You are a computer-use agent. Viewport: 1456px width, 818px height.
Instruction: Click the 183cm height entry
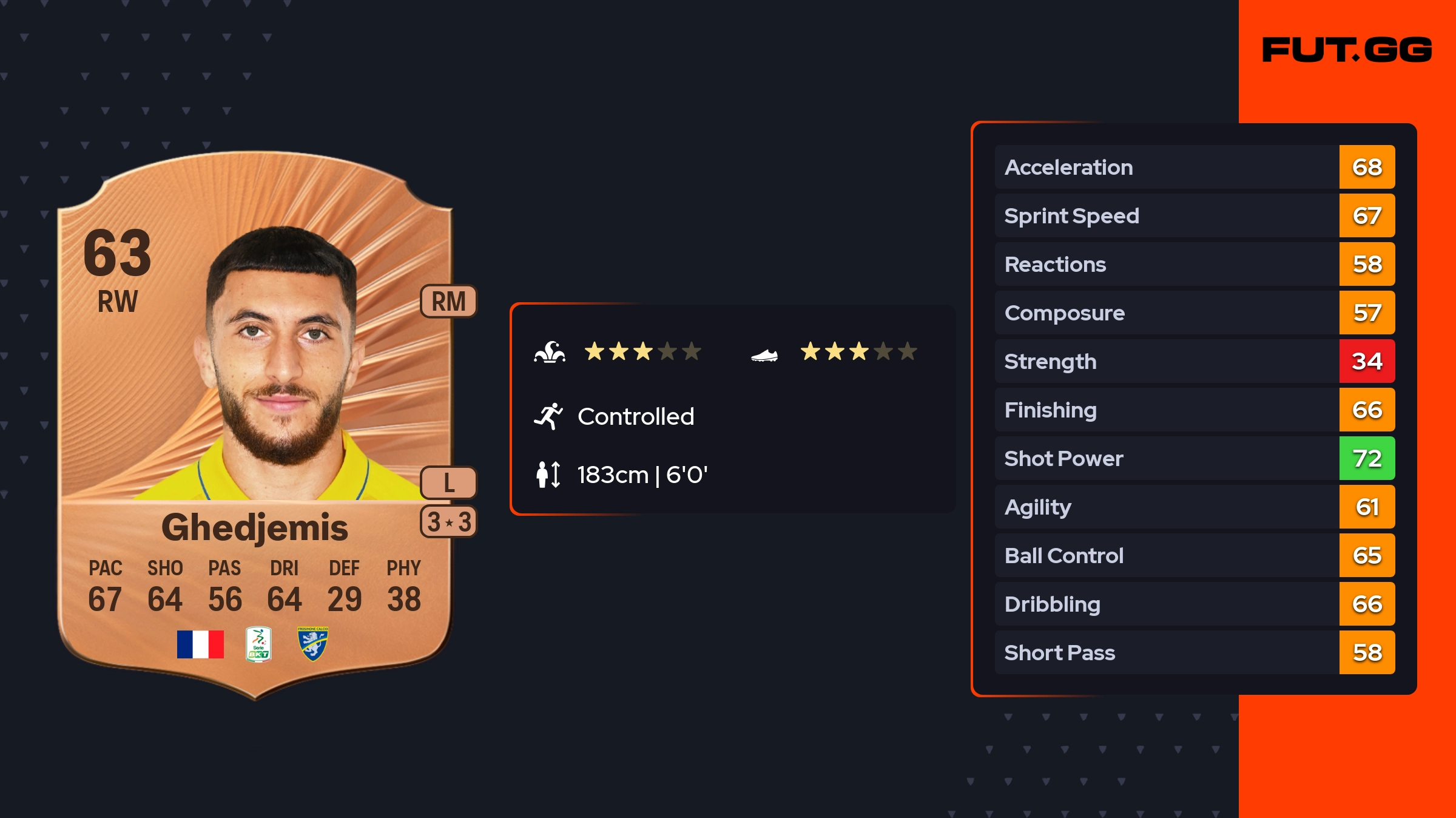click(x=642, y=475)
